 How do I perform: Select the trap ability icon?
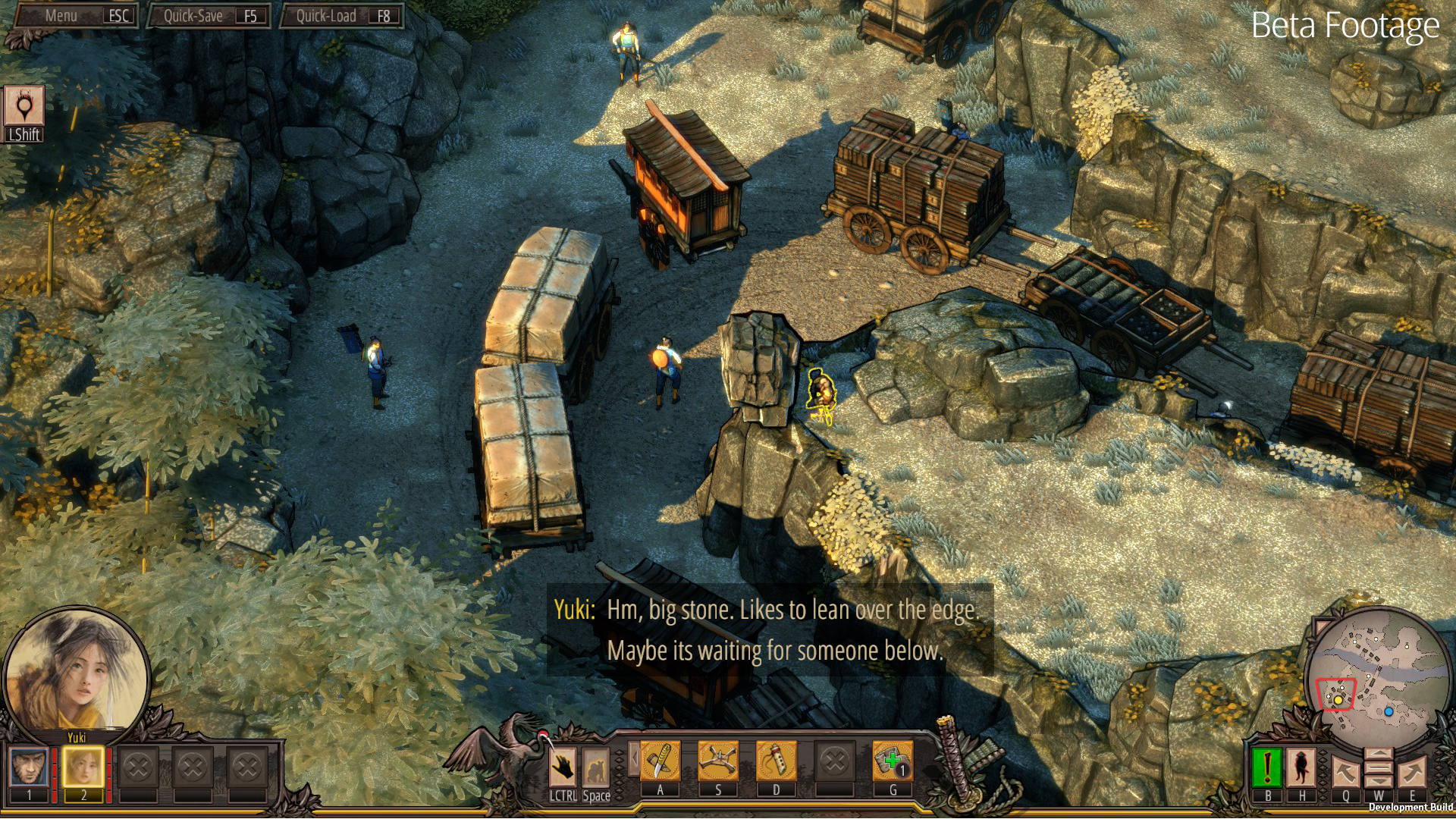click(718, 761)
